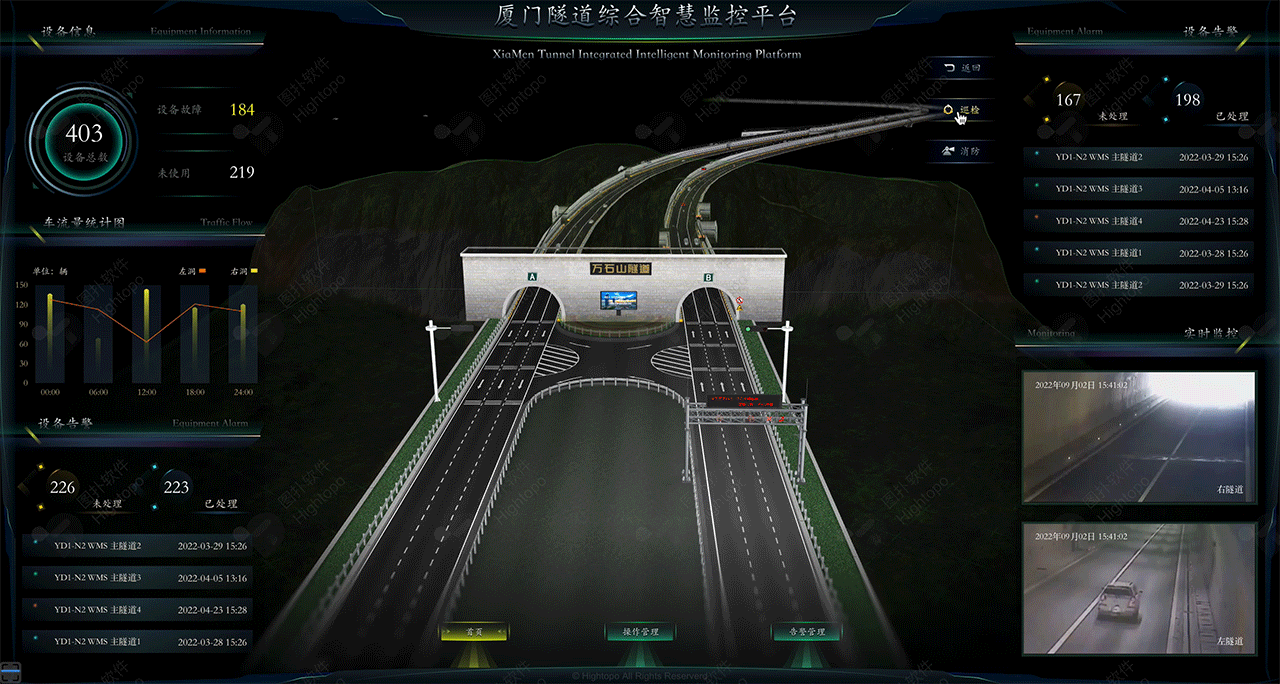Viewport: 1280px width, 684px height.
Task: Start the 巡检 (Inspection) mode
Action: tap(961, 110)
